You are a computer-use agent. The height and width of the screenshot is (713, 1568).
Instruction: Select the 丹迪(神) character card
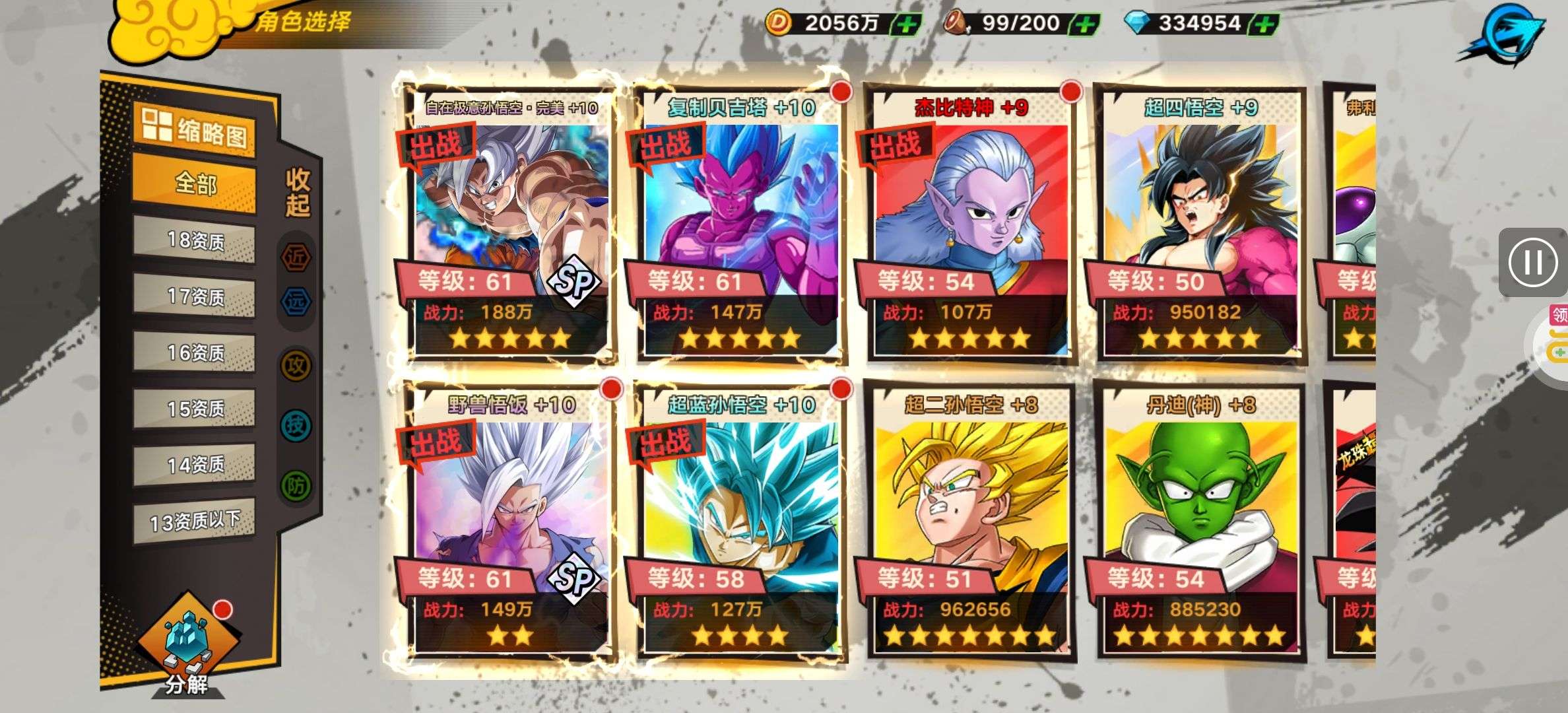point(1200,522)
